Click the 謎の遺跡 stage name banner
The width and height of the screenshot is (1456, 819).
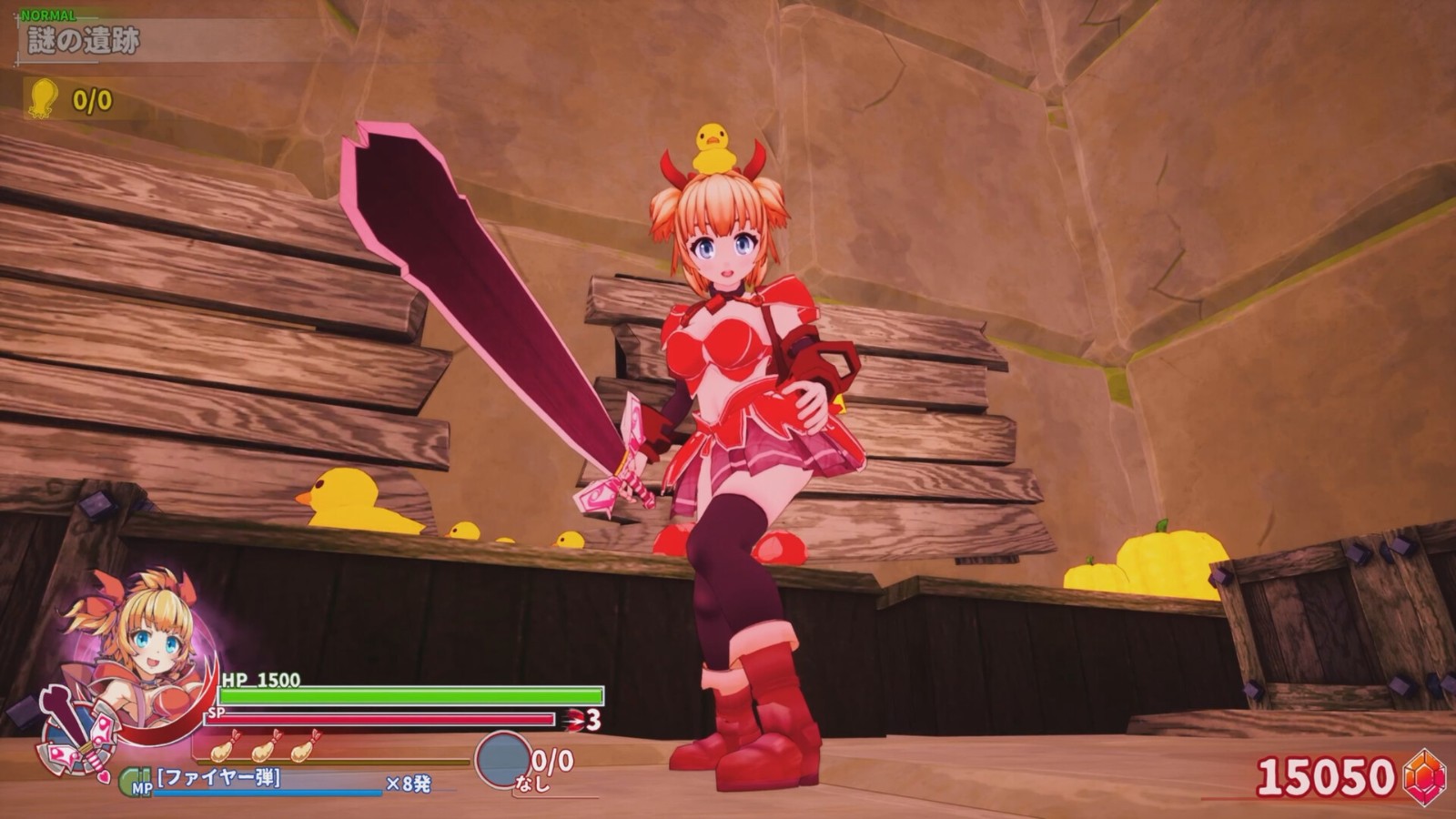[84, 42]
